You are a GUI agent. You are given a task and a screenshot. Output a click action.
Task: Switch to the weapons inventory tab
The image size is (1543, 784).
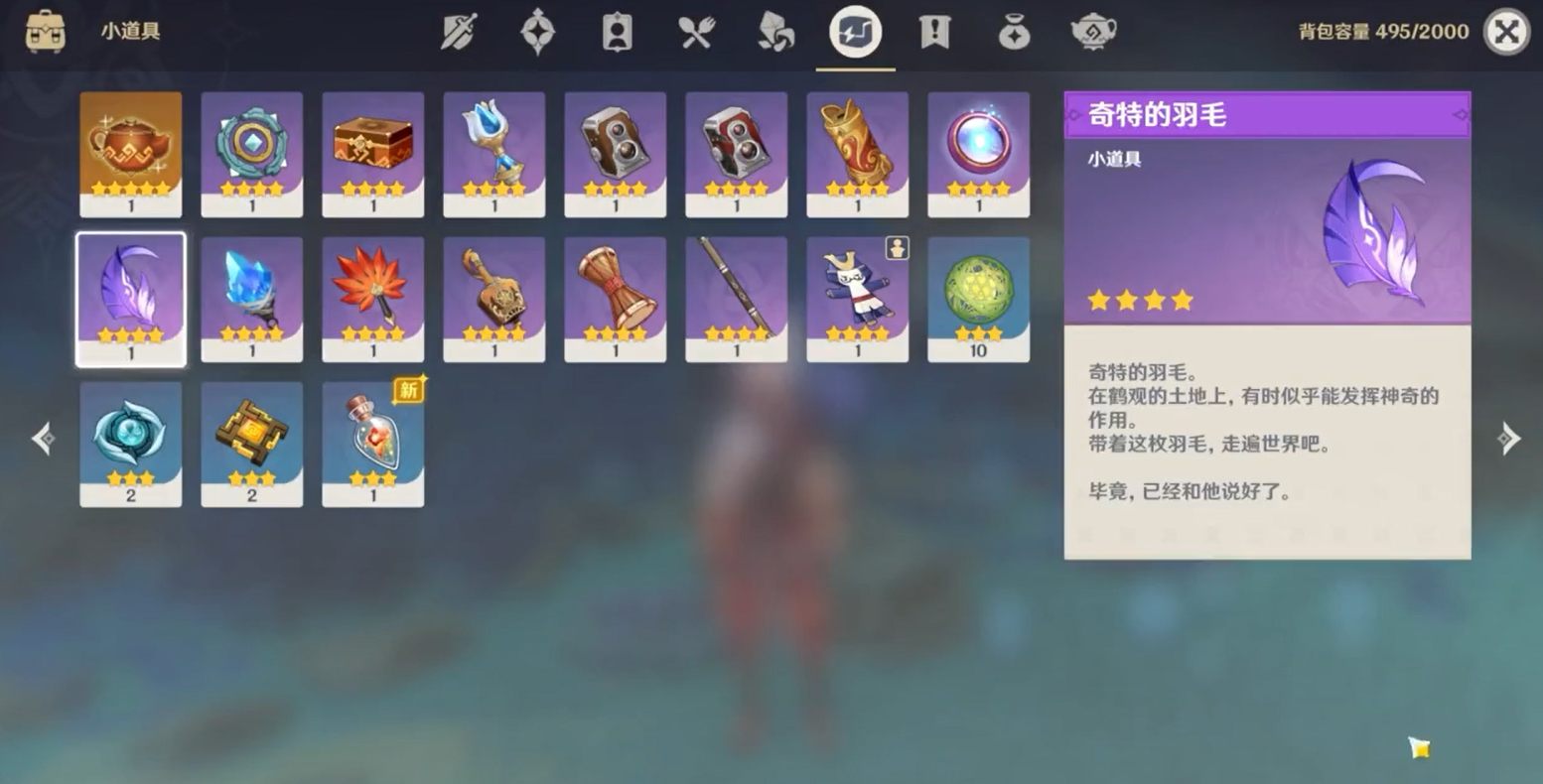(x=460, y=31)
